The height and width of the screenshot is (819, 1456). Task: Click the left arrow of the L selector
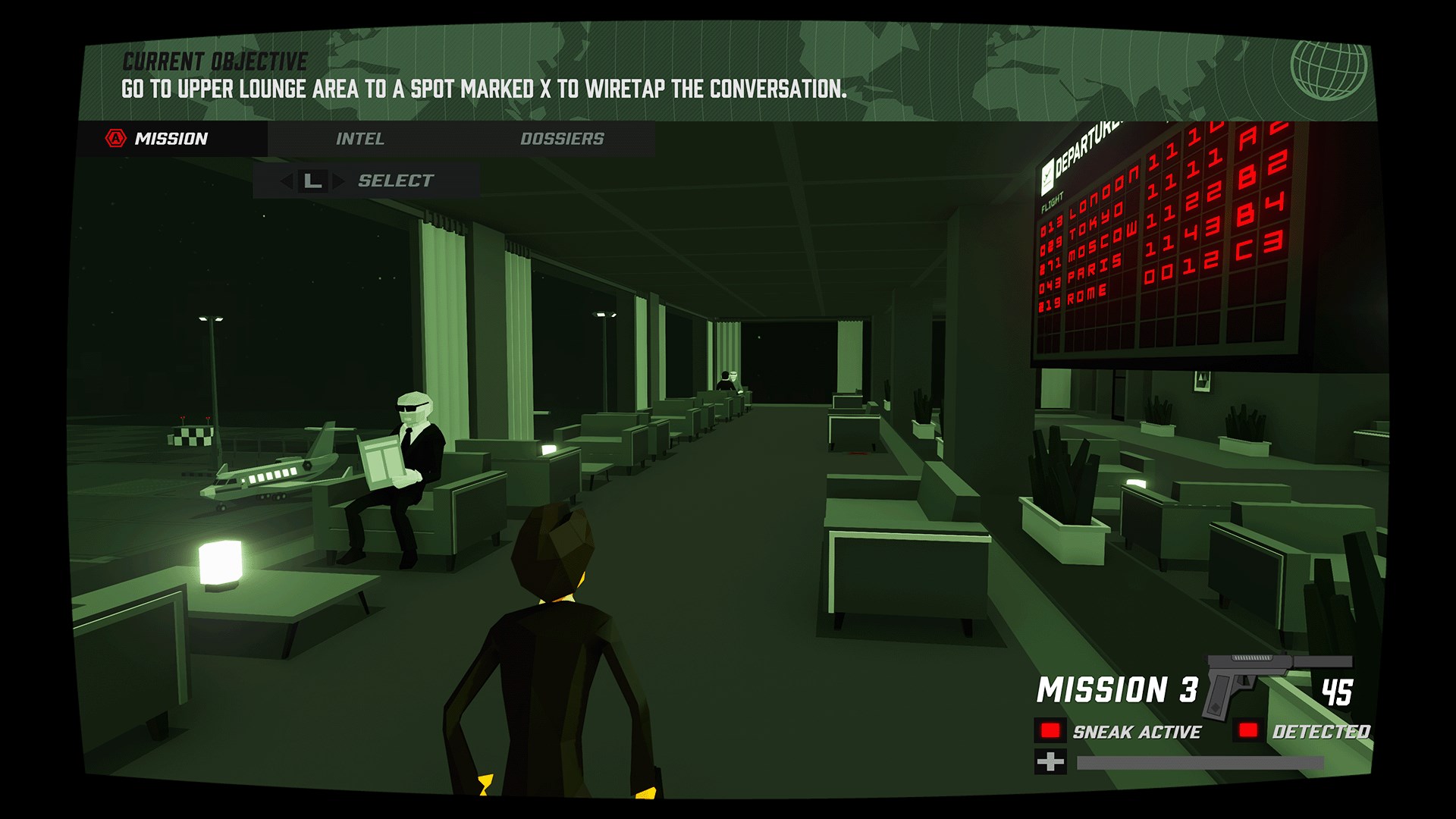point(287,180)
